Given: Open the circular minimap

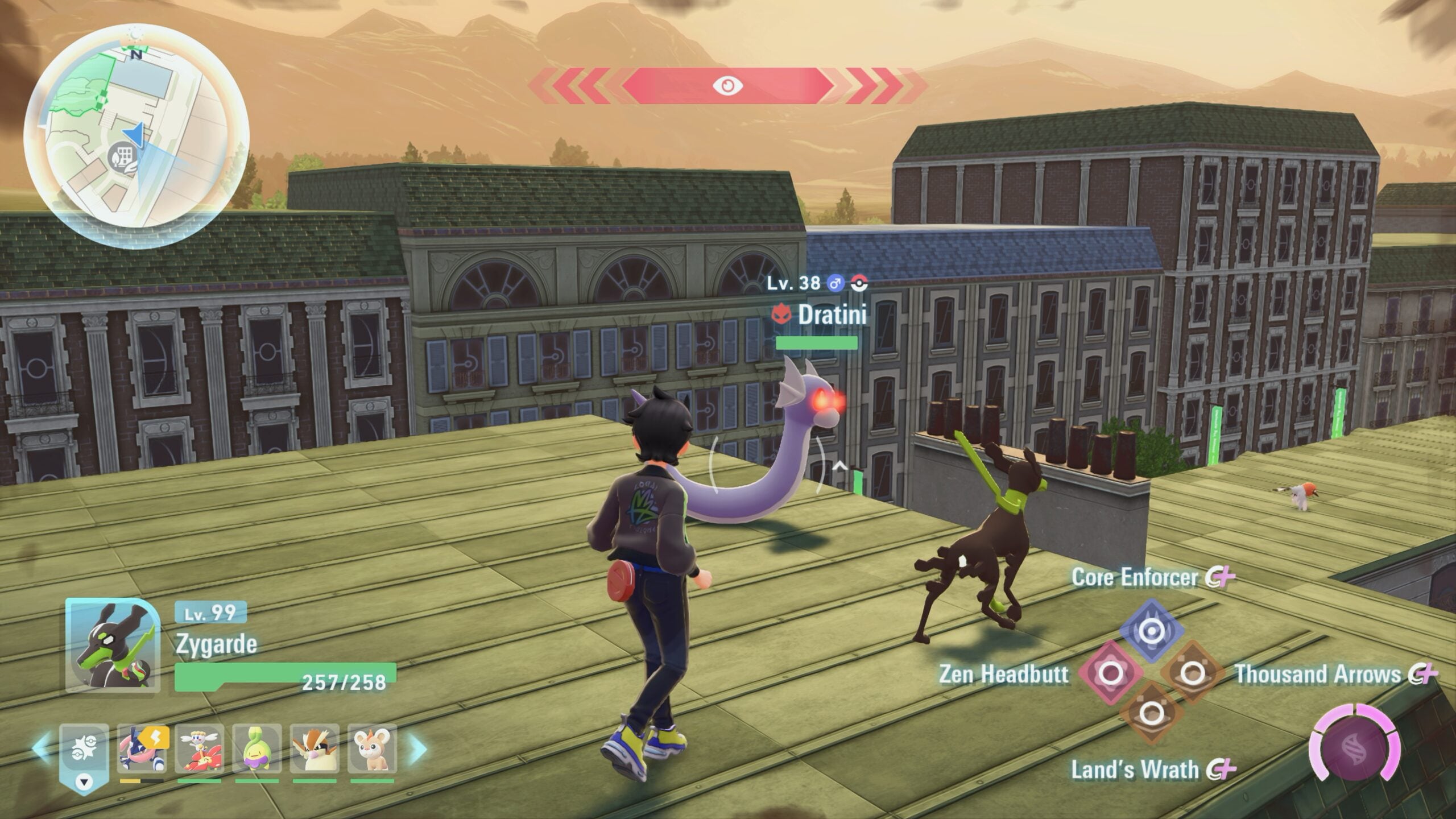Looking at the screenshot, I should coord(136,134).
